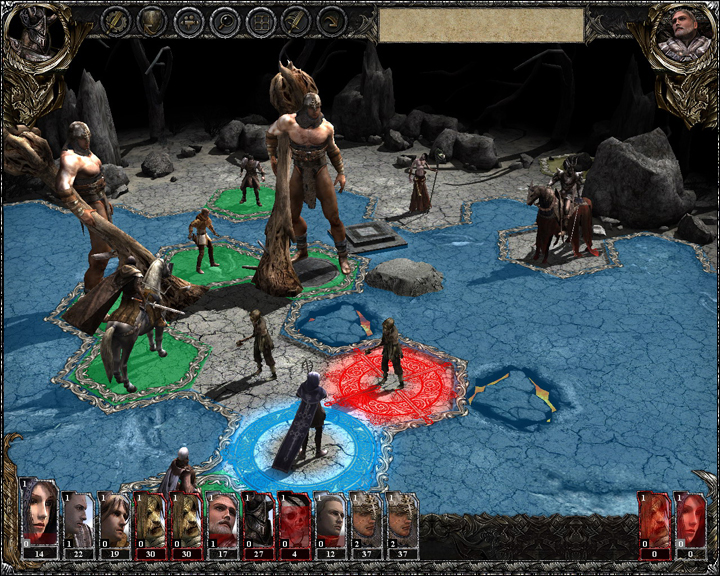Open the bearded hero portrait in the top-right corner
Image resolution: width=720 pixels, height=576 pixels.
click(682, 39)
